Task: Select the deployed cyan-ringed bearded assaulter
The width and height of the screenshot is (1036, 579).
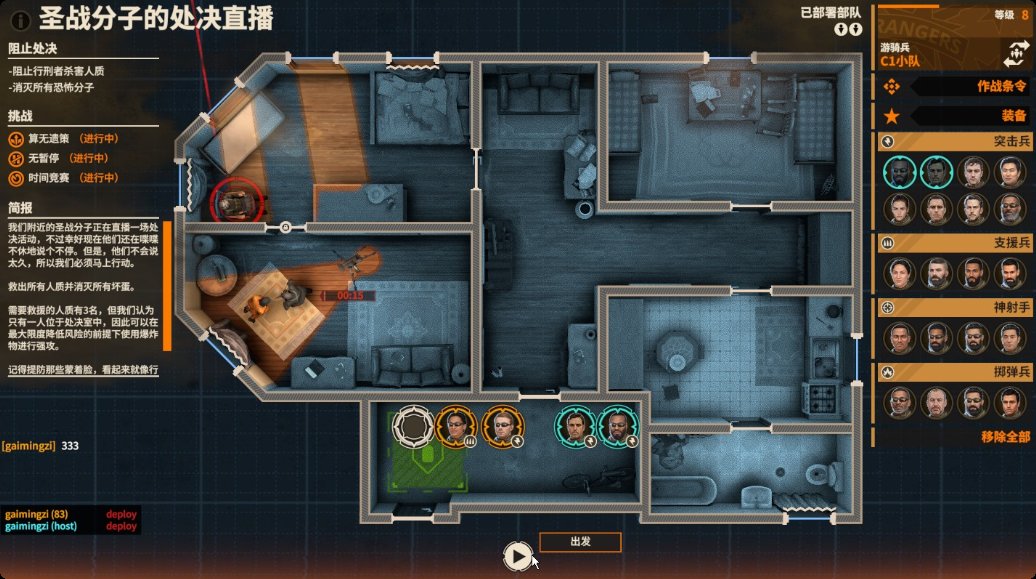Action: point(618,427)
